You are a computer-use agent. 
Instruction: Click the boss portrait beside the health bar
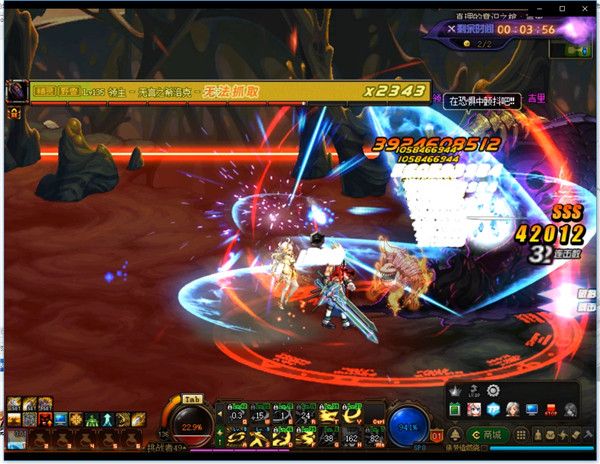click(x=17, y=90)
